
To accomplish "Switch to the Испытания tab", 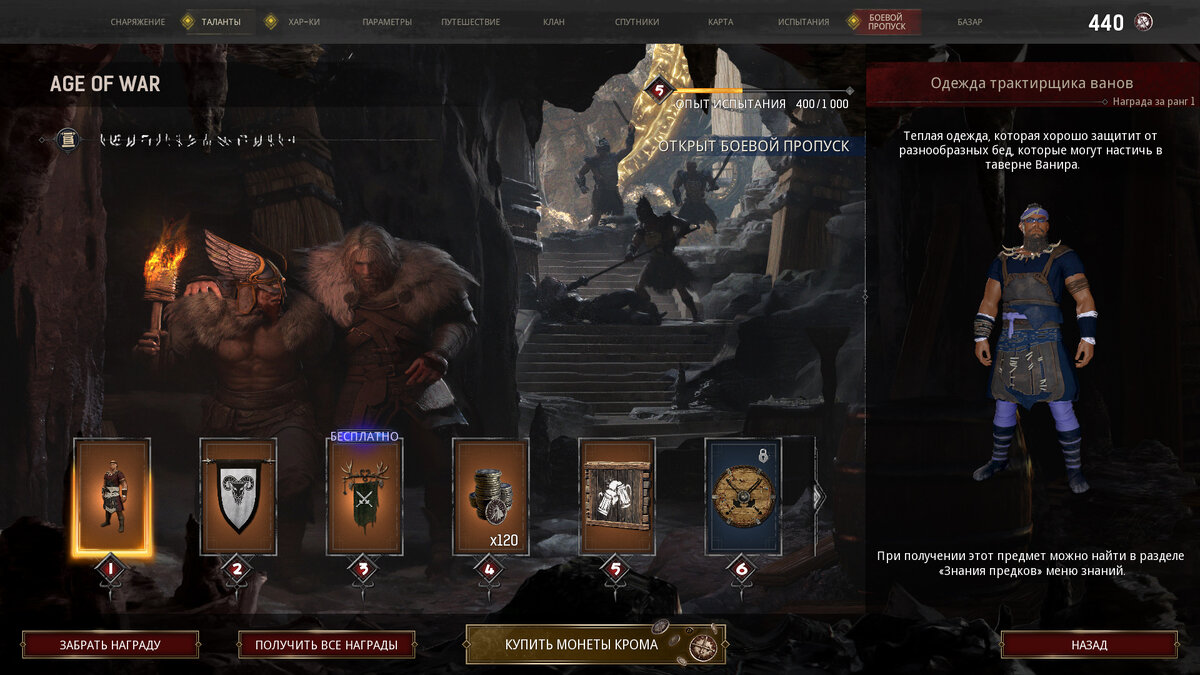I will coord(803,22).
